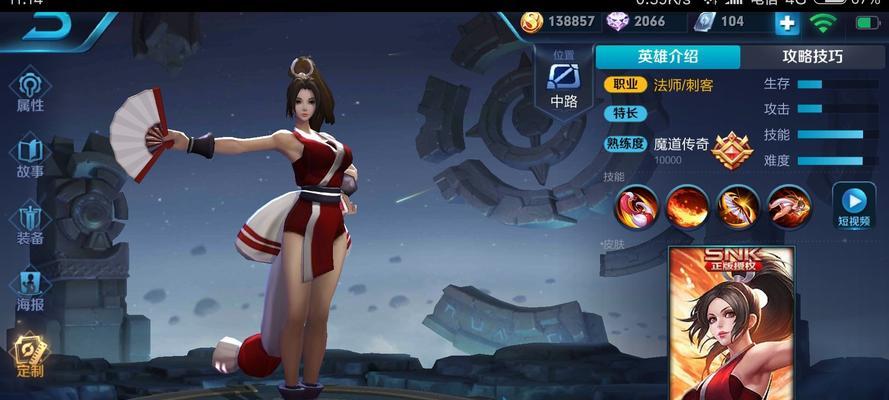The height and width of the screenshot is (400, 889).
Task: Select the fireball skill icon
Action: click(x=687, y=206)
